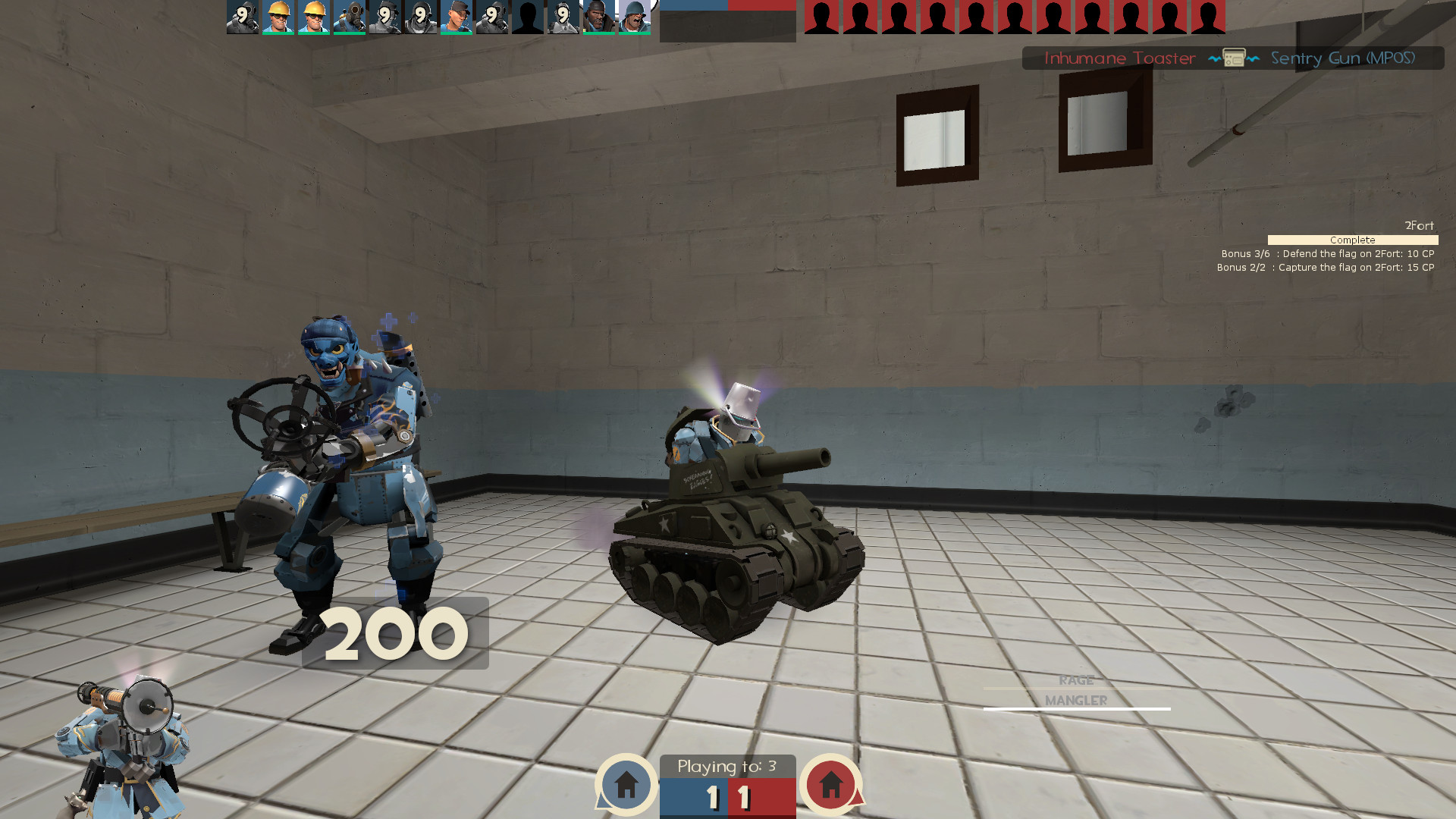Toggle the empty black player slot

point(529,17)
